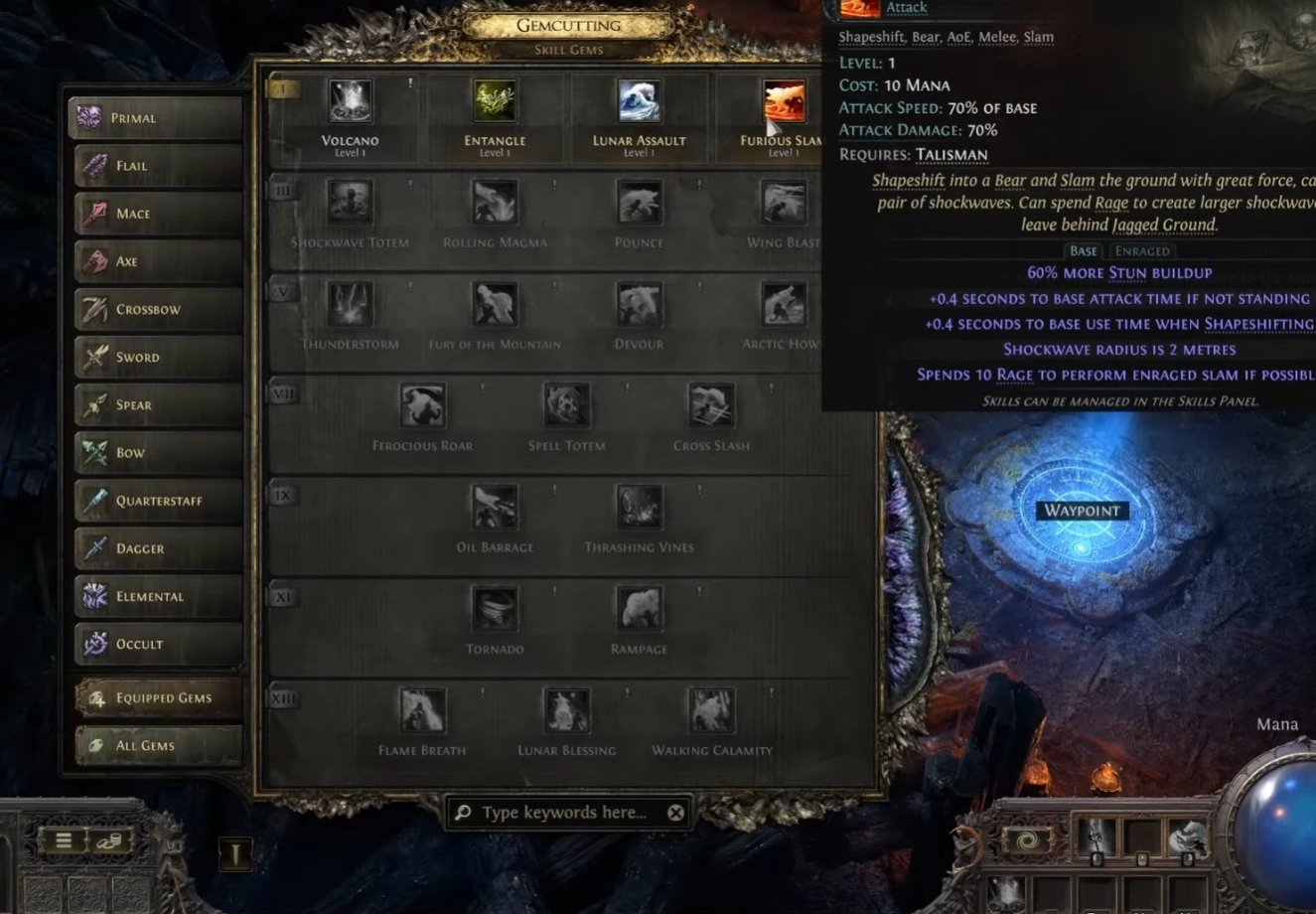
Task: Choose the Tornado skill gem
Action: 495,610
